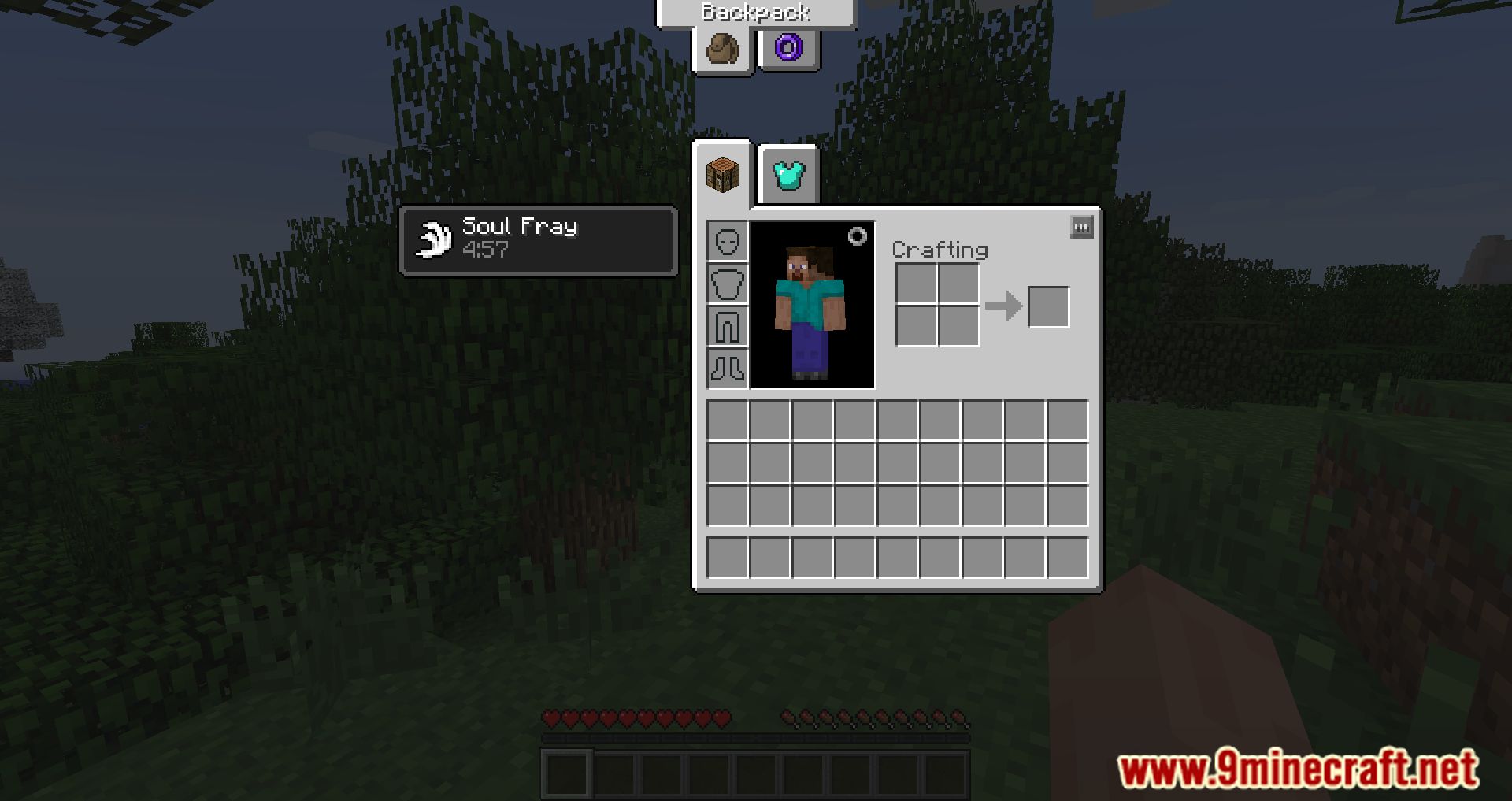The image size is (1512, 801).
Task: Toggle the inventory settings via the ellipsis button
Action: (1080, 226)
